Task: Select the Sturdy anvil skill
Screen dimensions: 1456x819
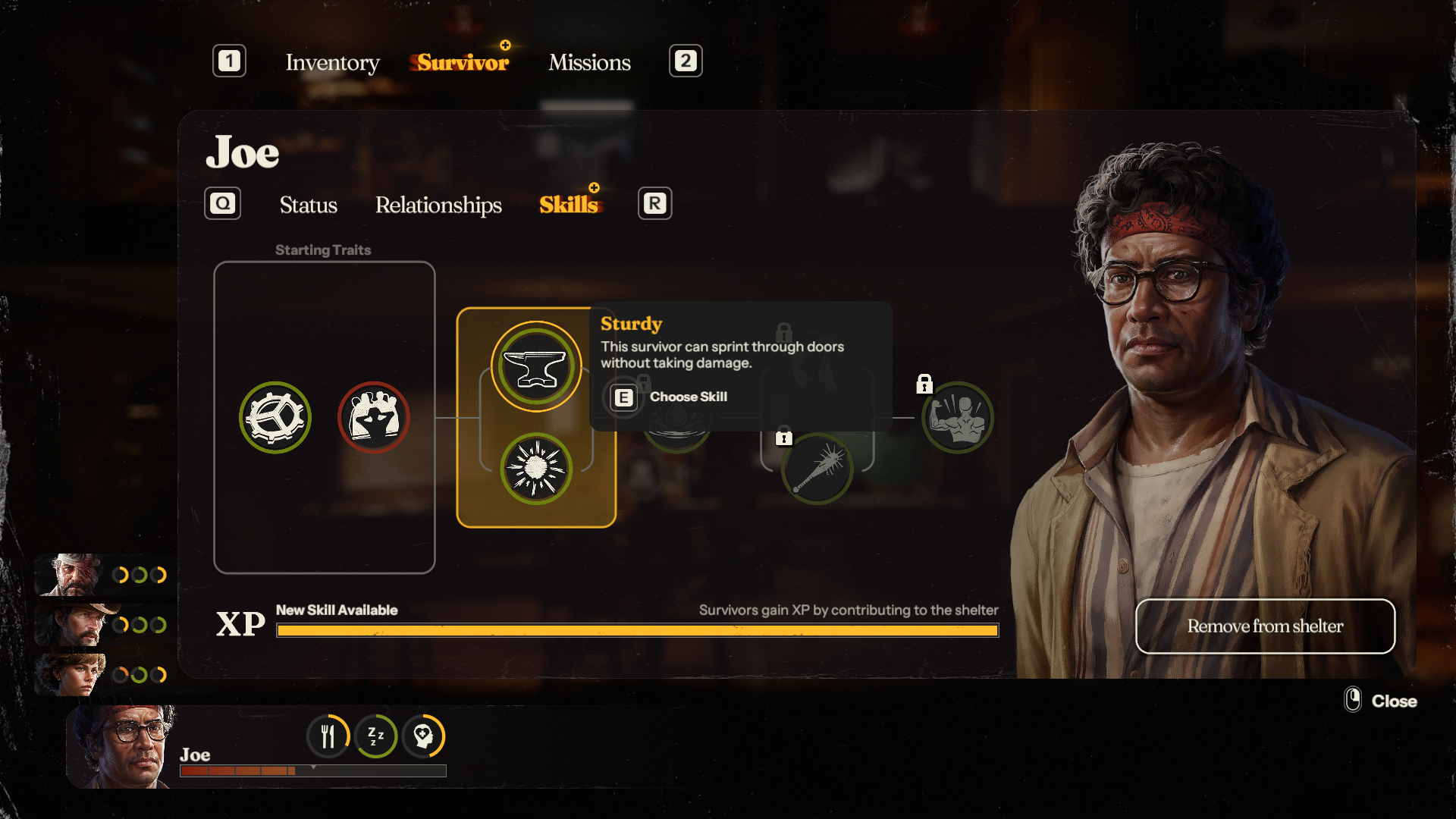Action: (536, 367)
